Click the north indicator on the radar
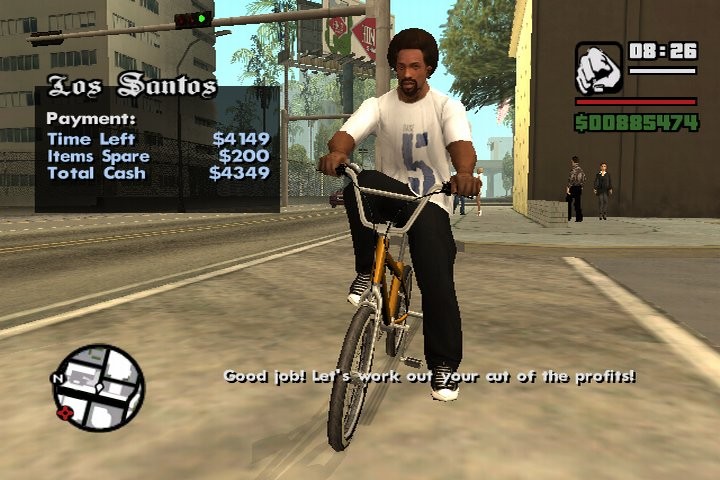This screenshot has height=480, width=720. pos(57,379)
